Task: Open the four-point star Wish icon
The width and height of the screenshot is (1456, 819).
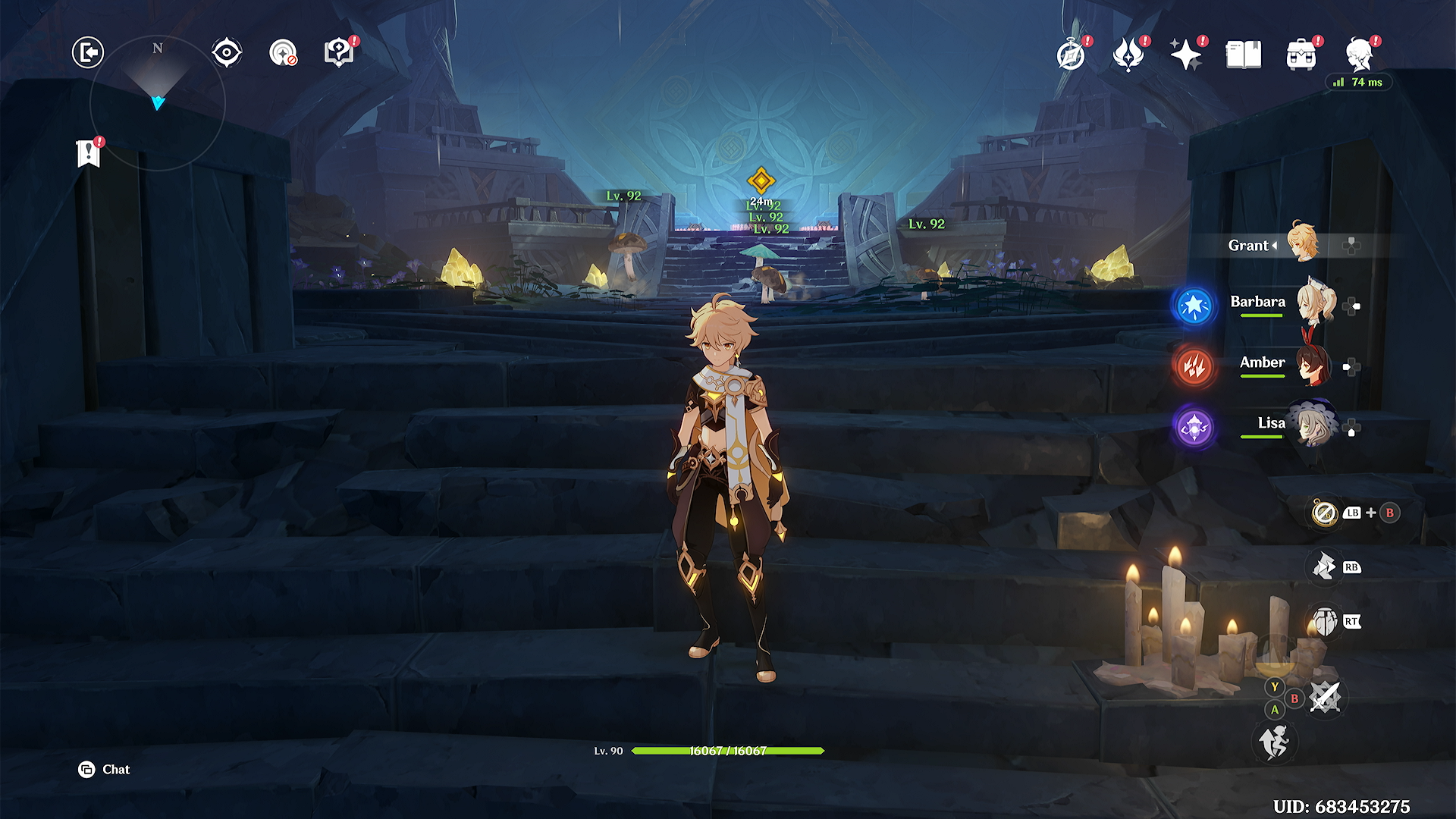Action: [1185, 55]
